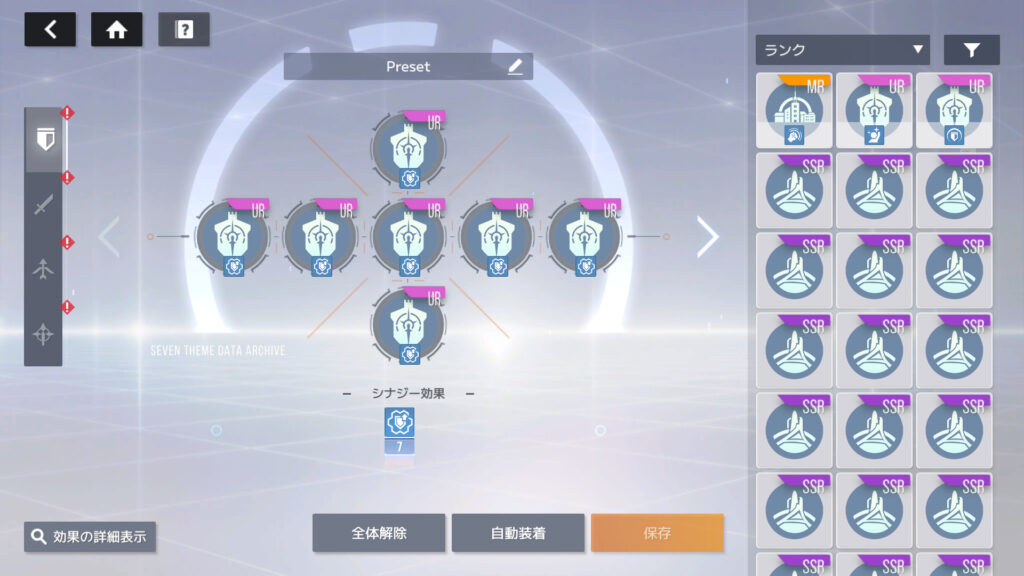Edit the Preset name

515,67
